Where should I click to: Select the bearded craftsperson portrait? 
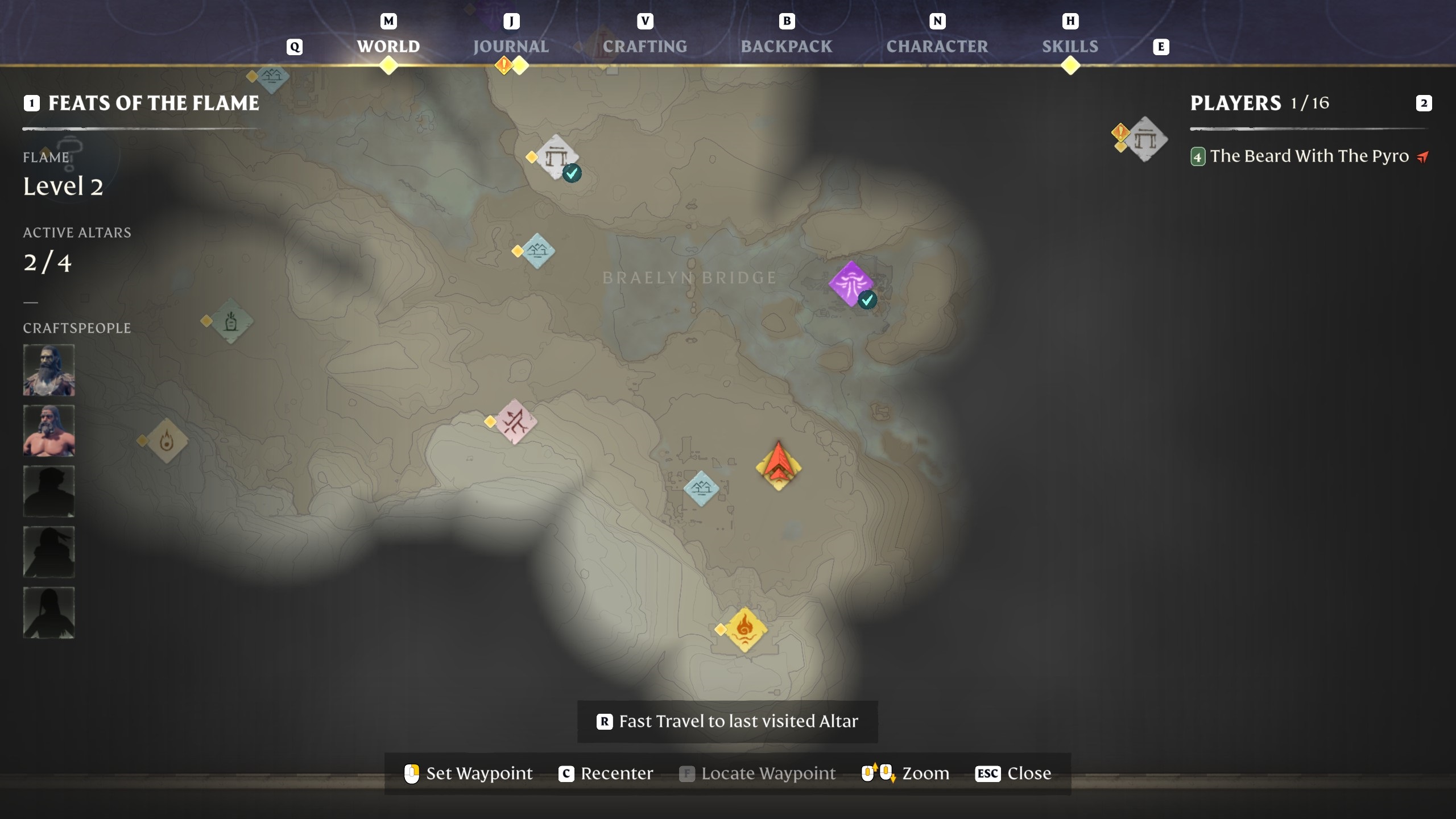[x=49, y=370]
